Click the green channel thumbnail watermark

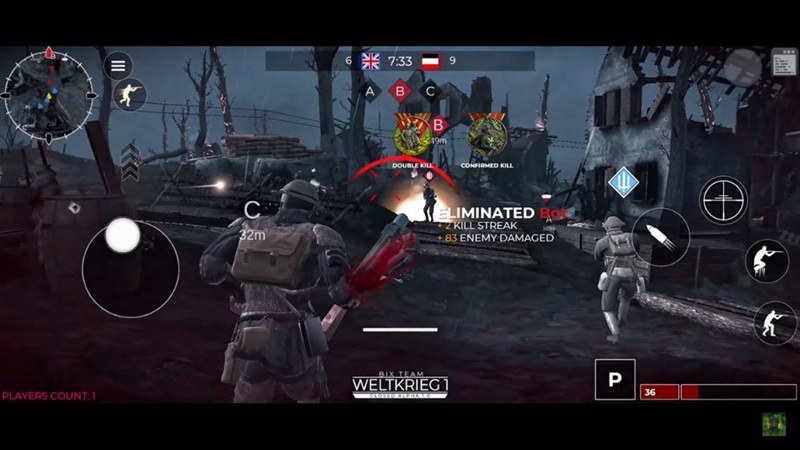pos(774,424)
